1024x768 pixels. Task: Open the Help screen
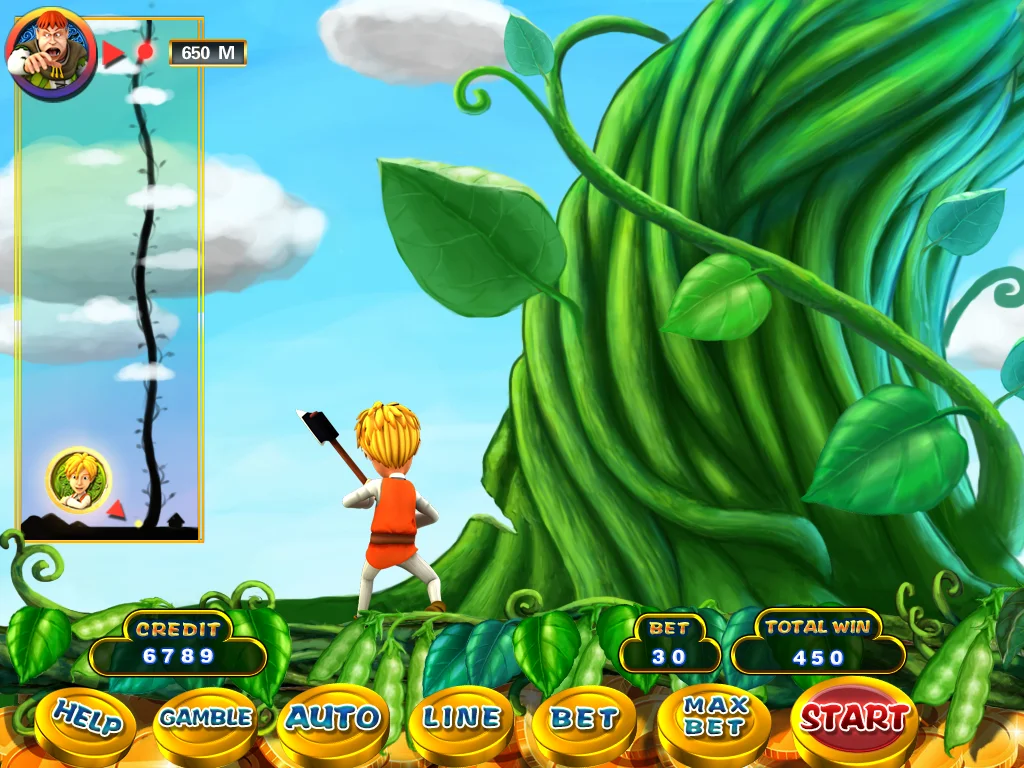click(x=86, y=719)
